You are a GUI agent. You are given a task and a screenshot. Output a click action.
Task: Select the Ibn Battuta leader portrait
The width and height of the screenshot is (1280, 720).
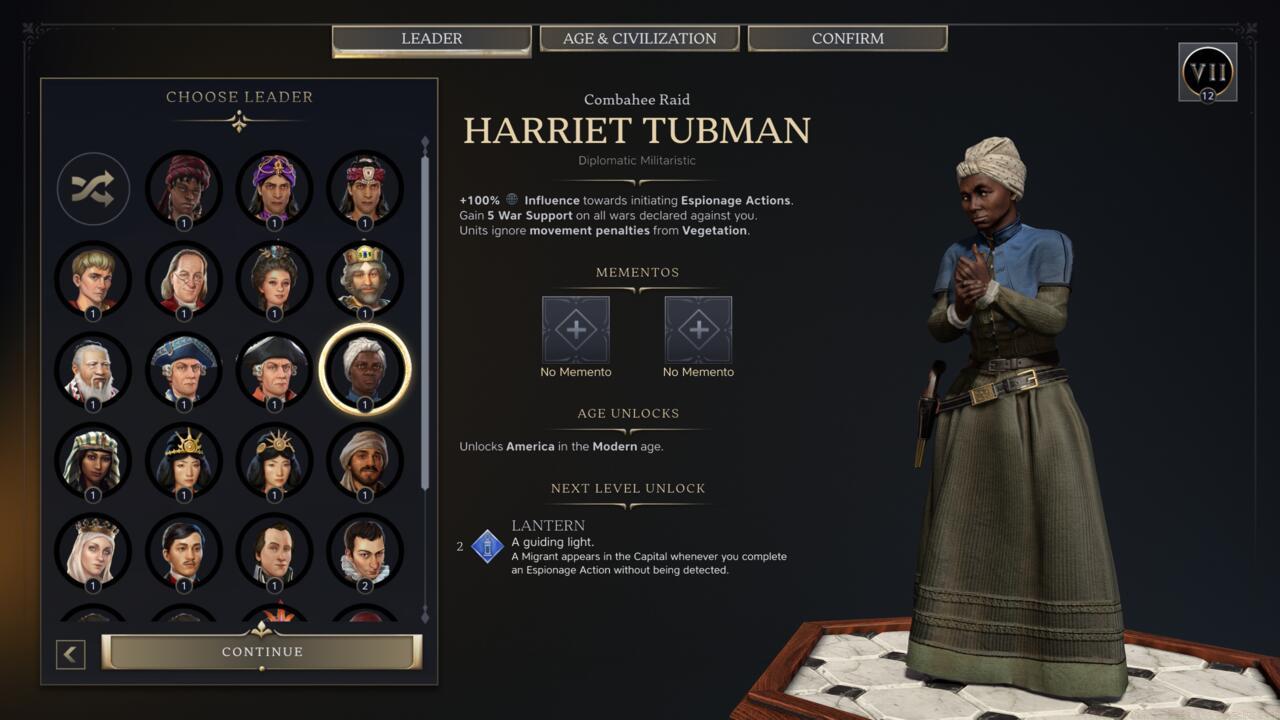tap(364, 459)
